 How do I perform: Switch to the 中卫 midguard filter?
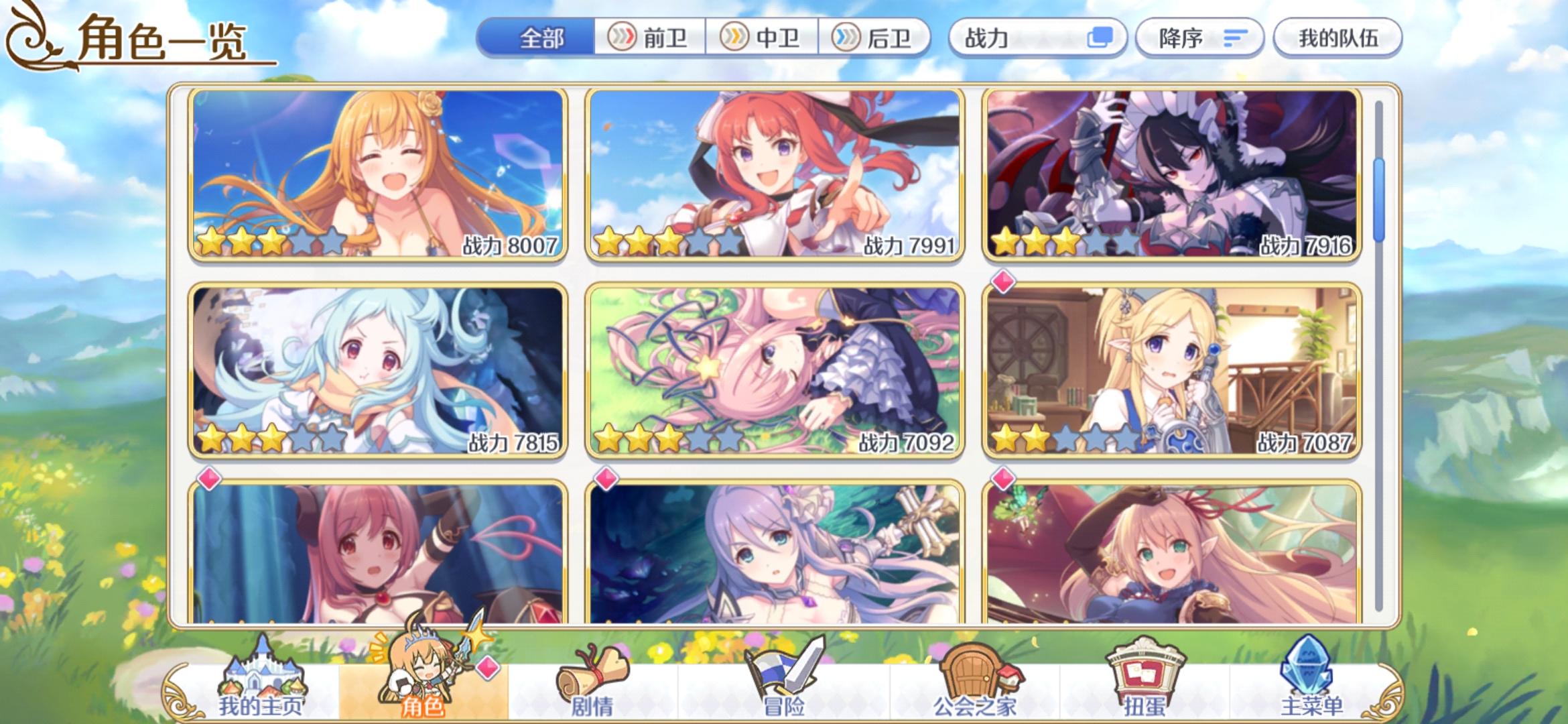click(761, 38)
